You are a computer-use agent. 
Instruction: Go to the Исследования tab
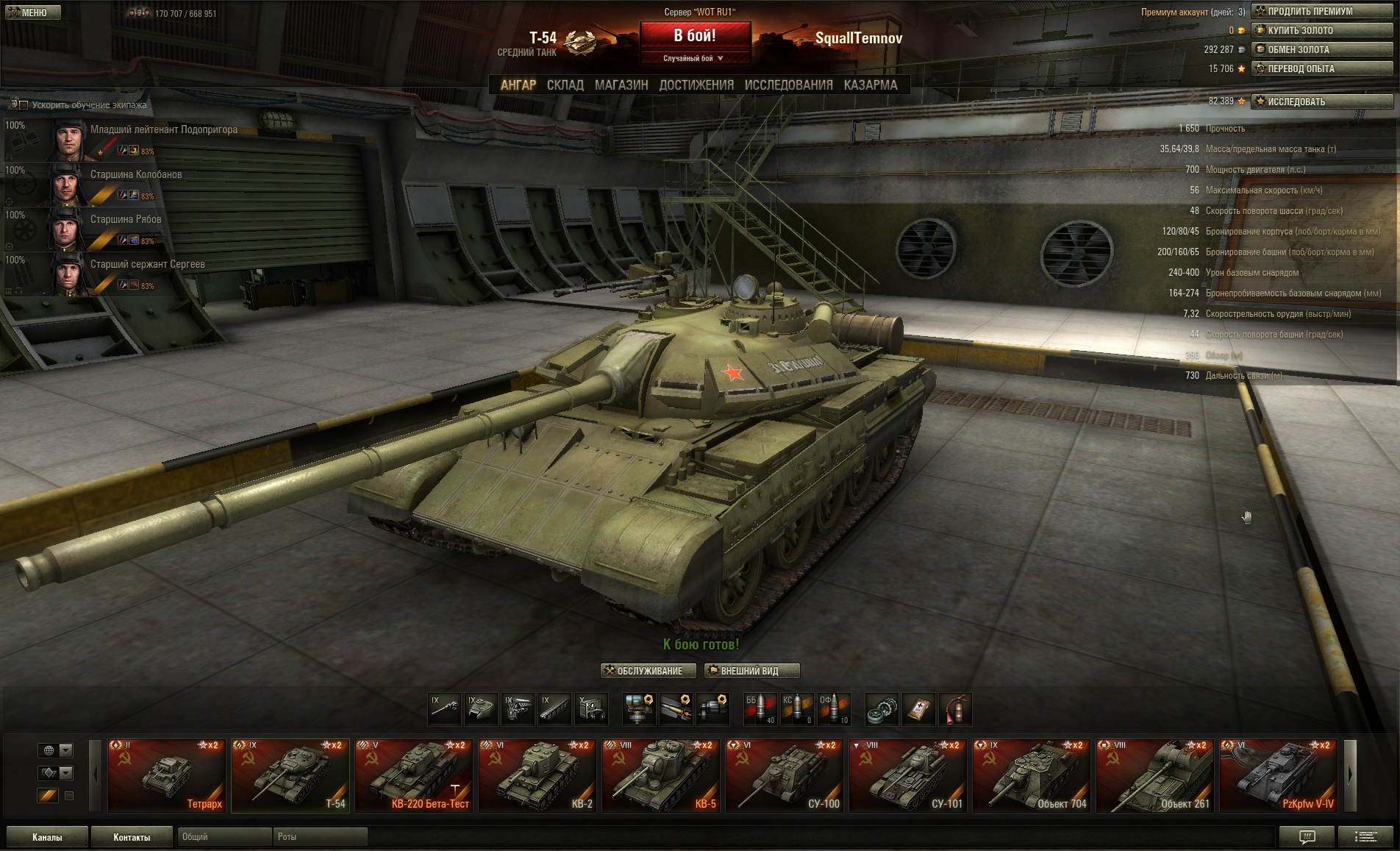(788, 85)
